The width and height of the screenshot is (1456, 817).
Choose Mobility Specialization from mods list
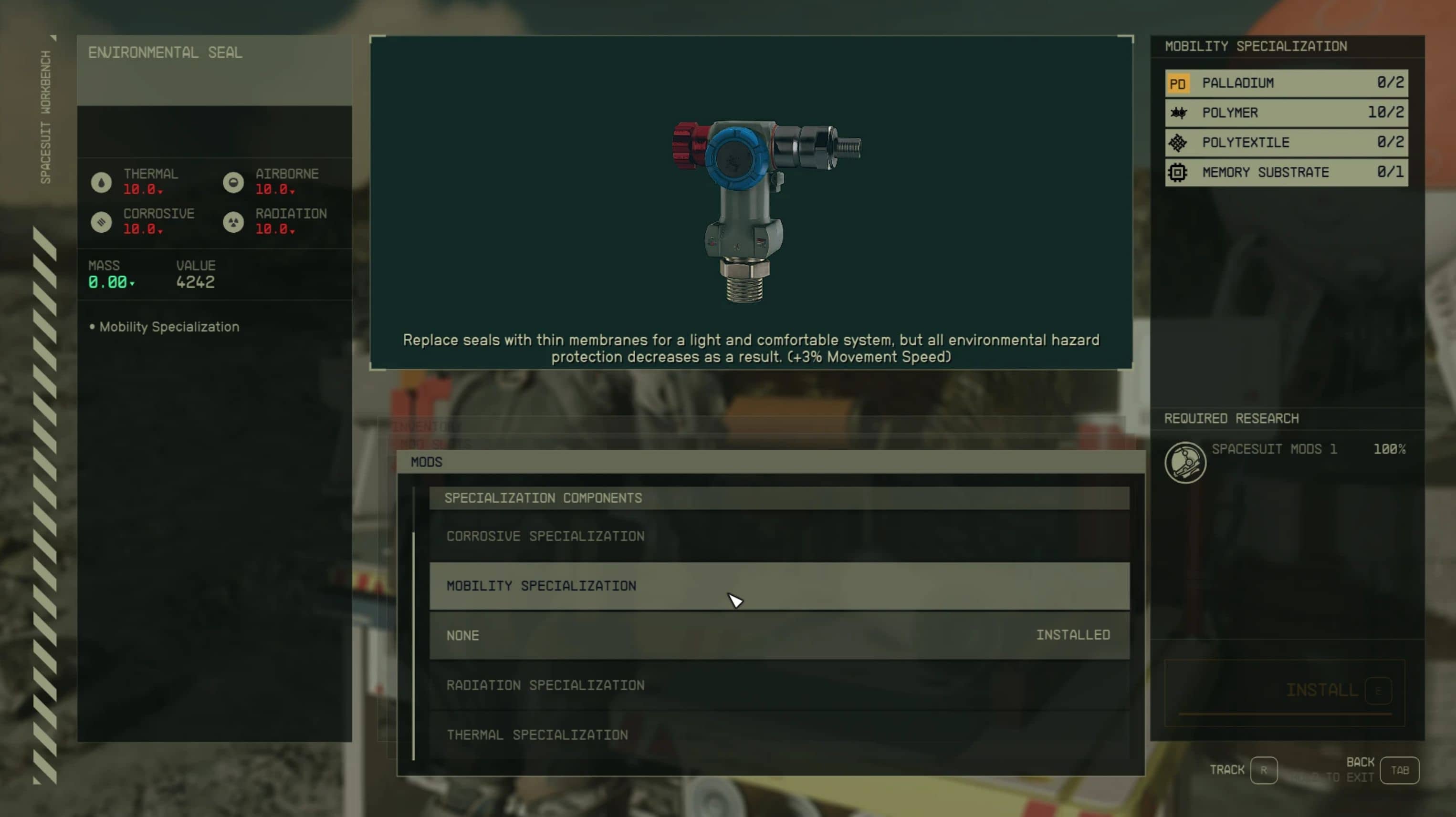[x=779, y=585]
